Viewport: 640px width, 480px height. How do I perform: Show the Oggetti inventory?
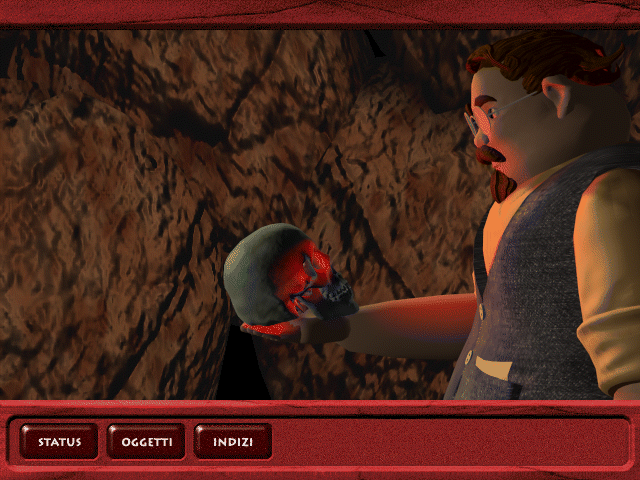147,441
